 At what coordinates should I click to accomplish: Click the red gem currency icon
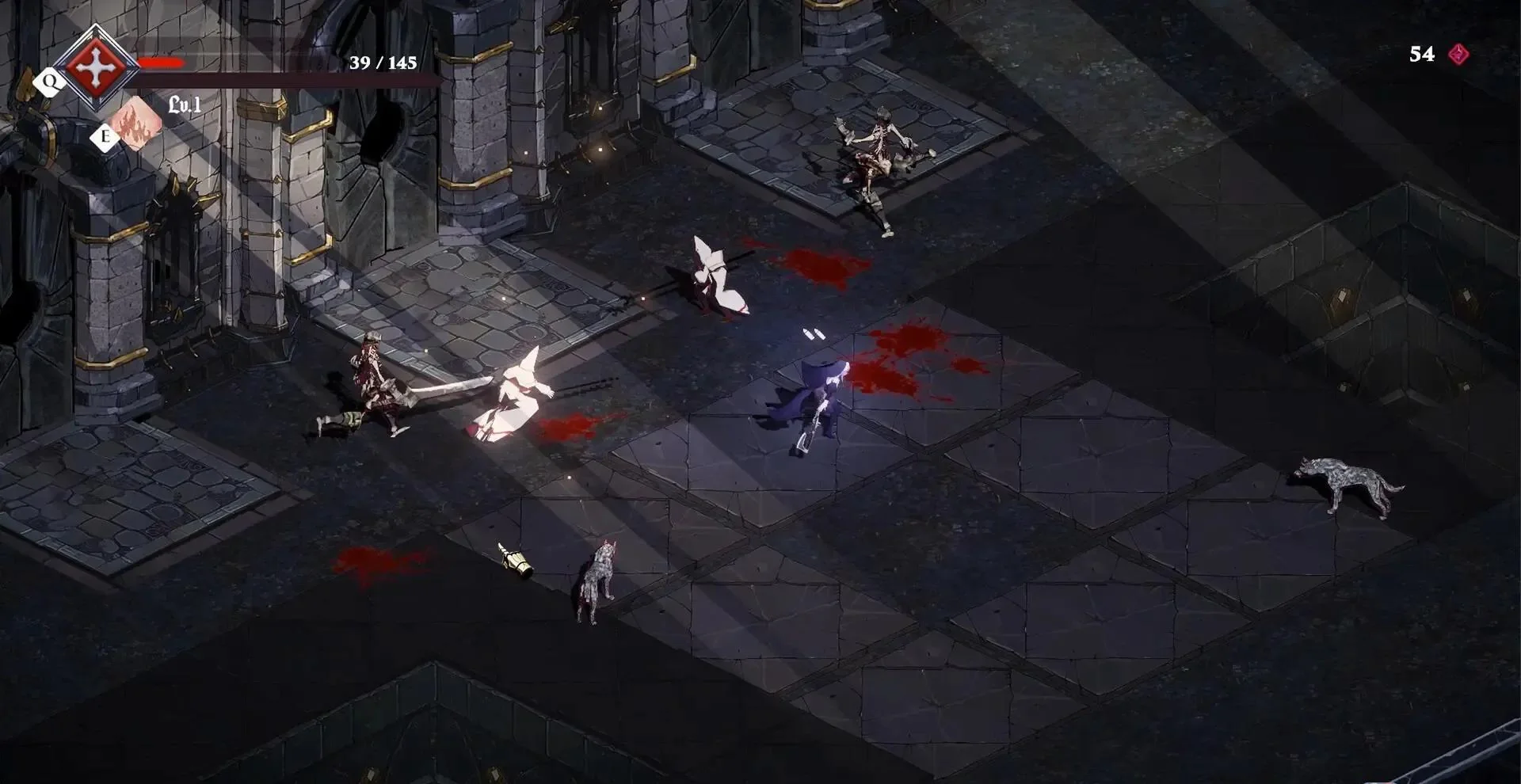[1458, 55]
